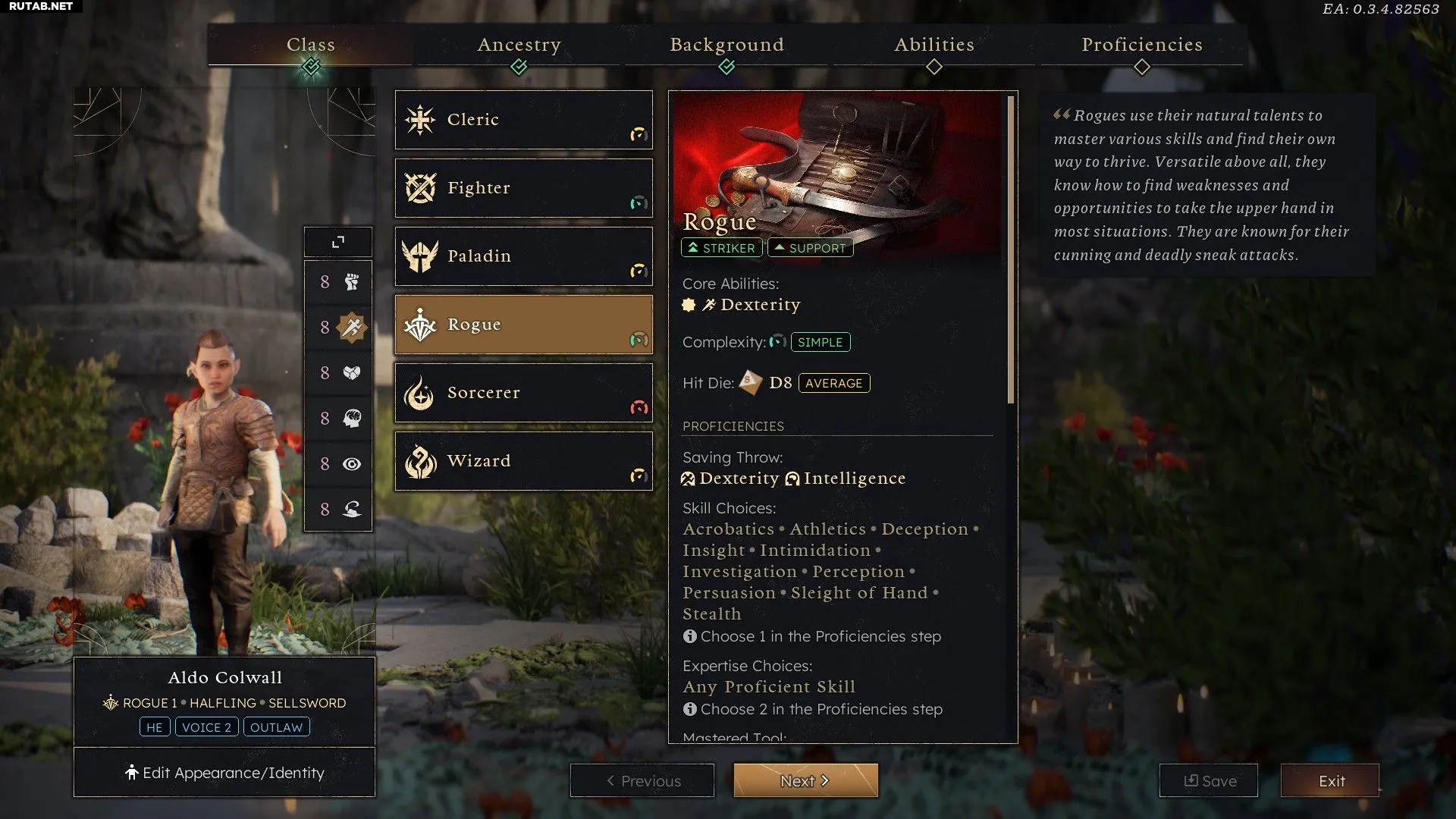The width and height of the screenshot is (1456, 819).
Task: Go back with the Previous button
Action: tap(642, 780)
